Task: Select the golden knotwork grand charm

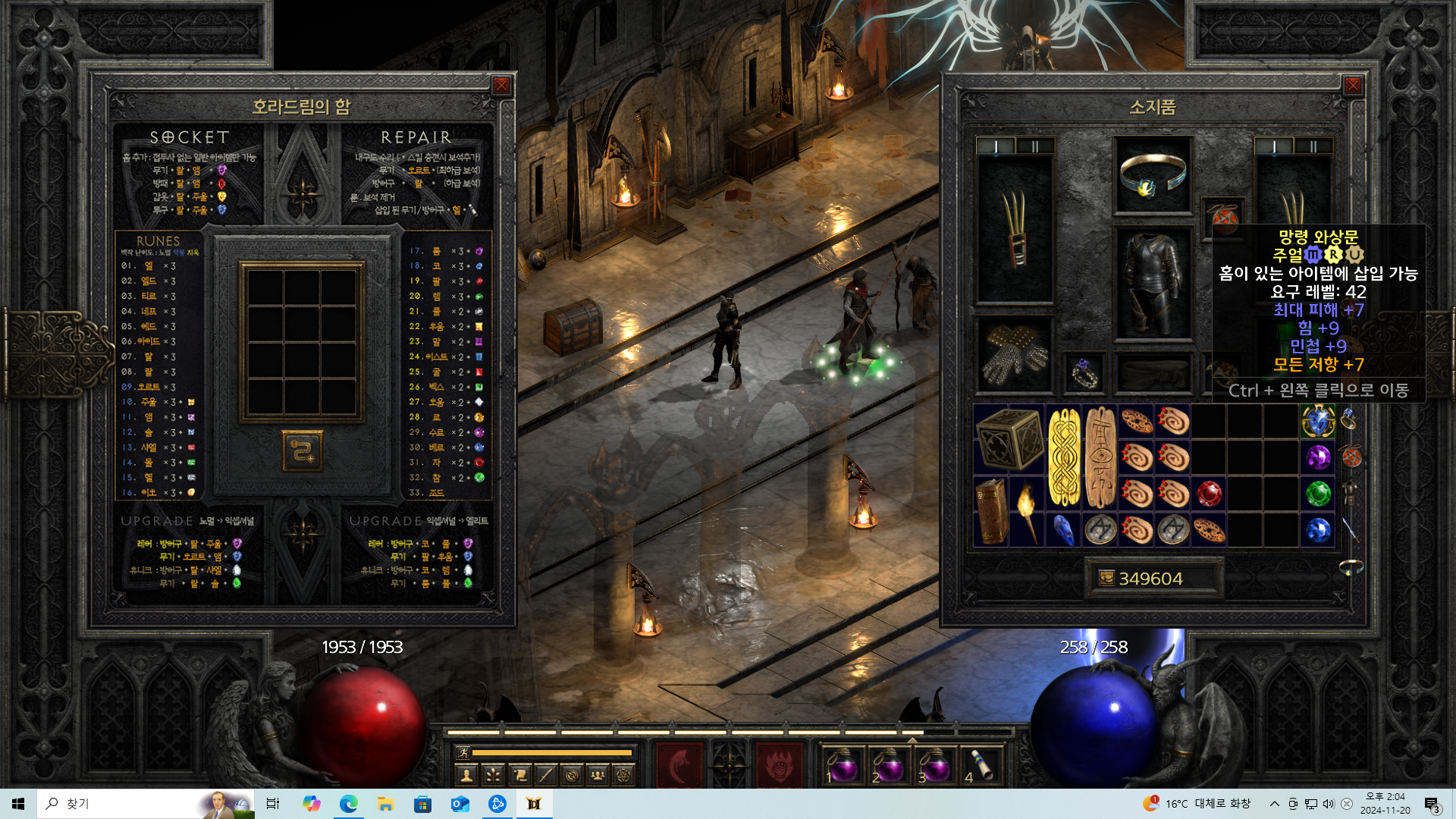Action: point(1064,457)
